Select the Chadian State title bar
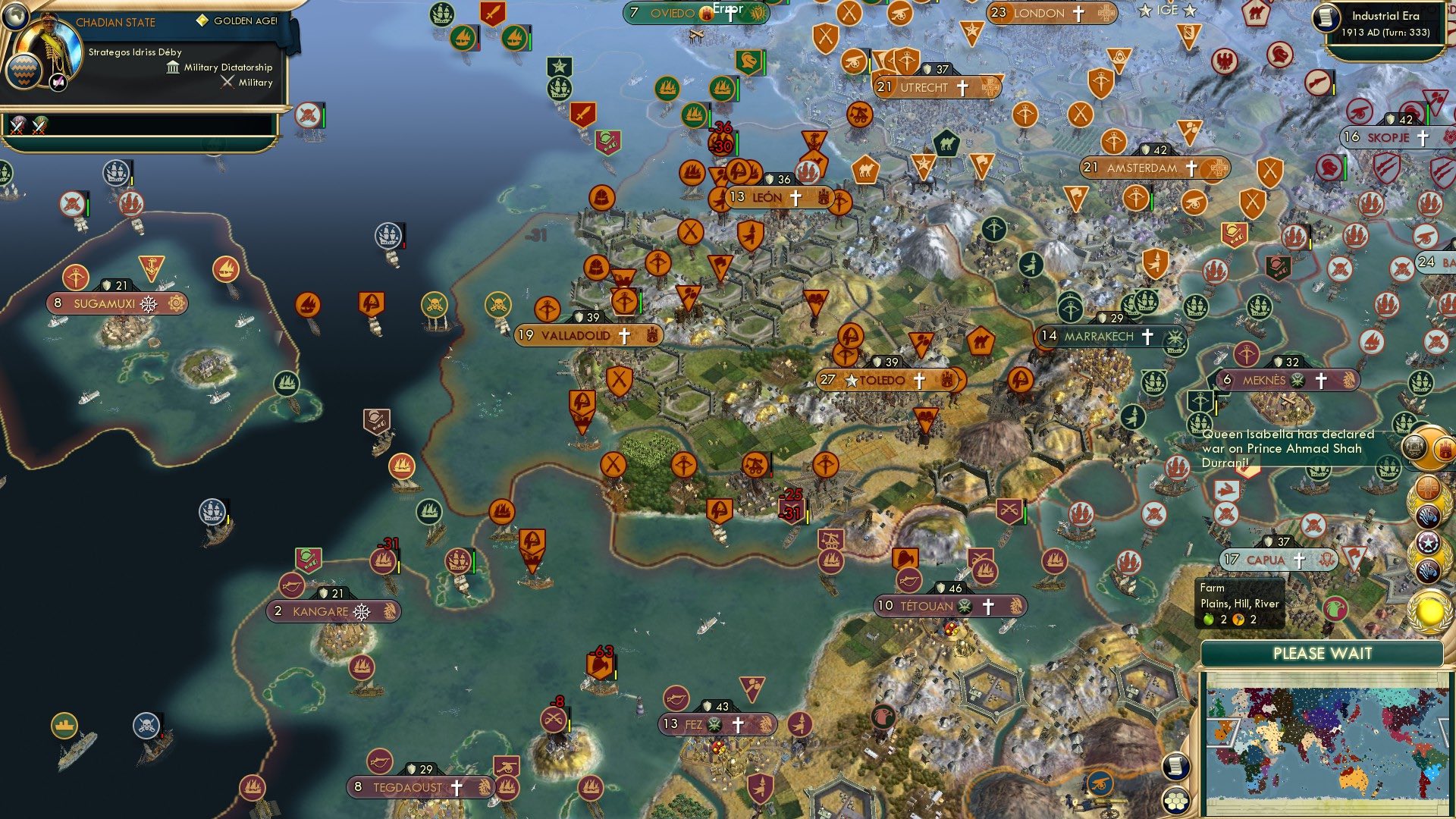The height and width of the screenshot is (819, 1456). pos(115,22)
